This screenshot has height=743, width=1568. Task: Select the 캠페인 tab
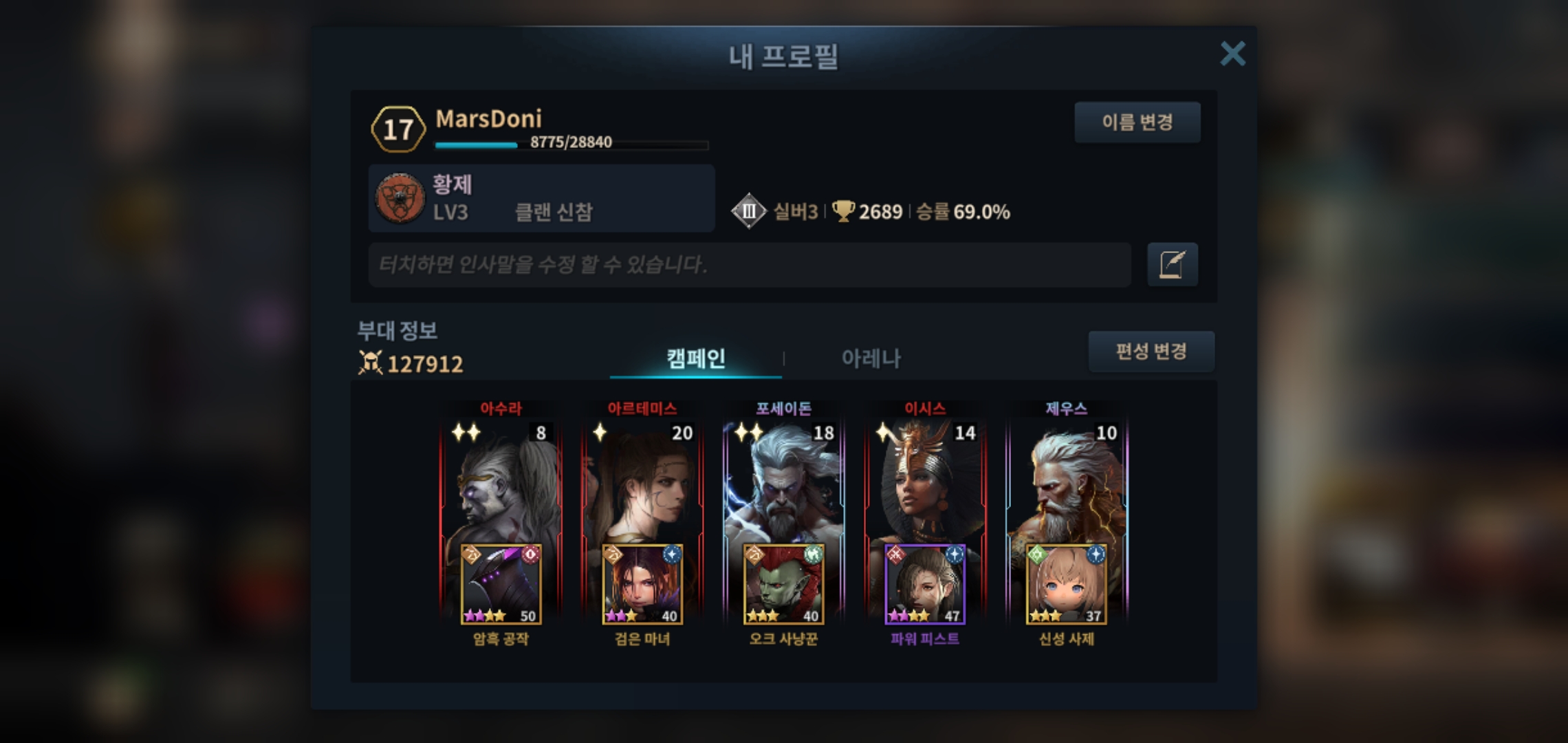[x=695, y=358]
